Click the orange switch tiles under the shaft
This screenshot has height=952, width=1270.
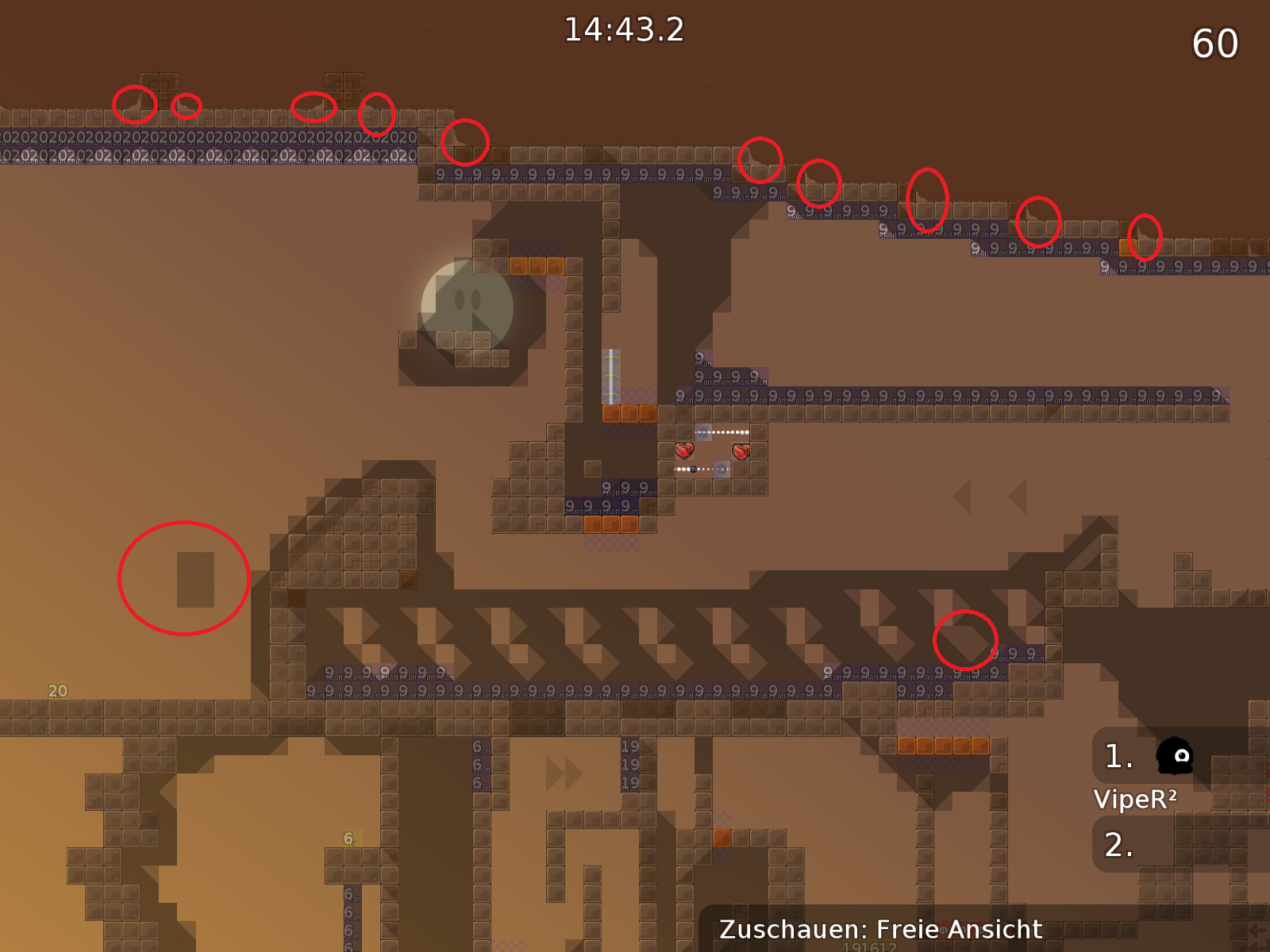tap(629, 413)
